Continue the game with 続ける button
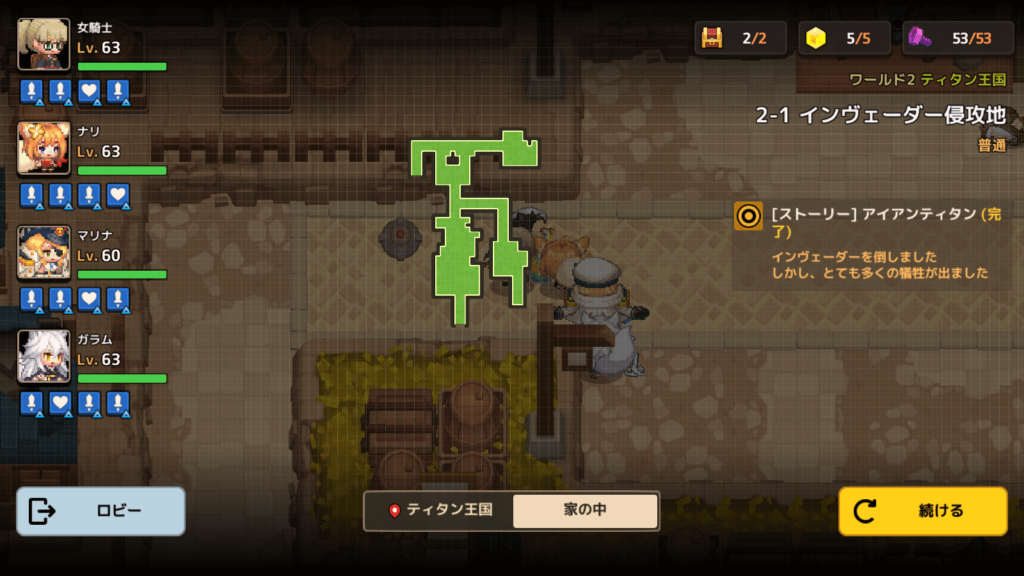 coord(922,511)
